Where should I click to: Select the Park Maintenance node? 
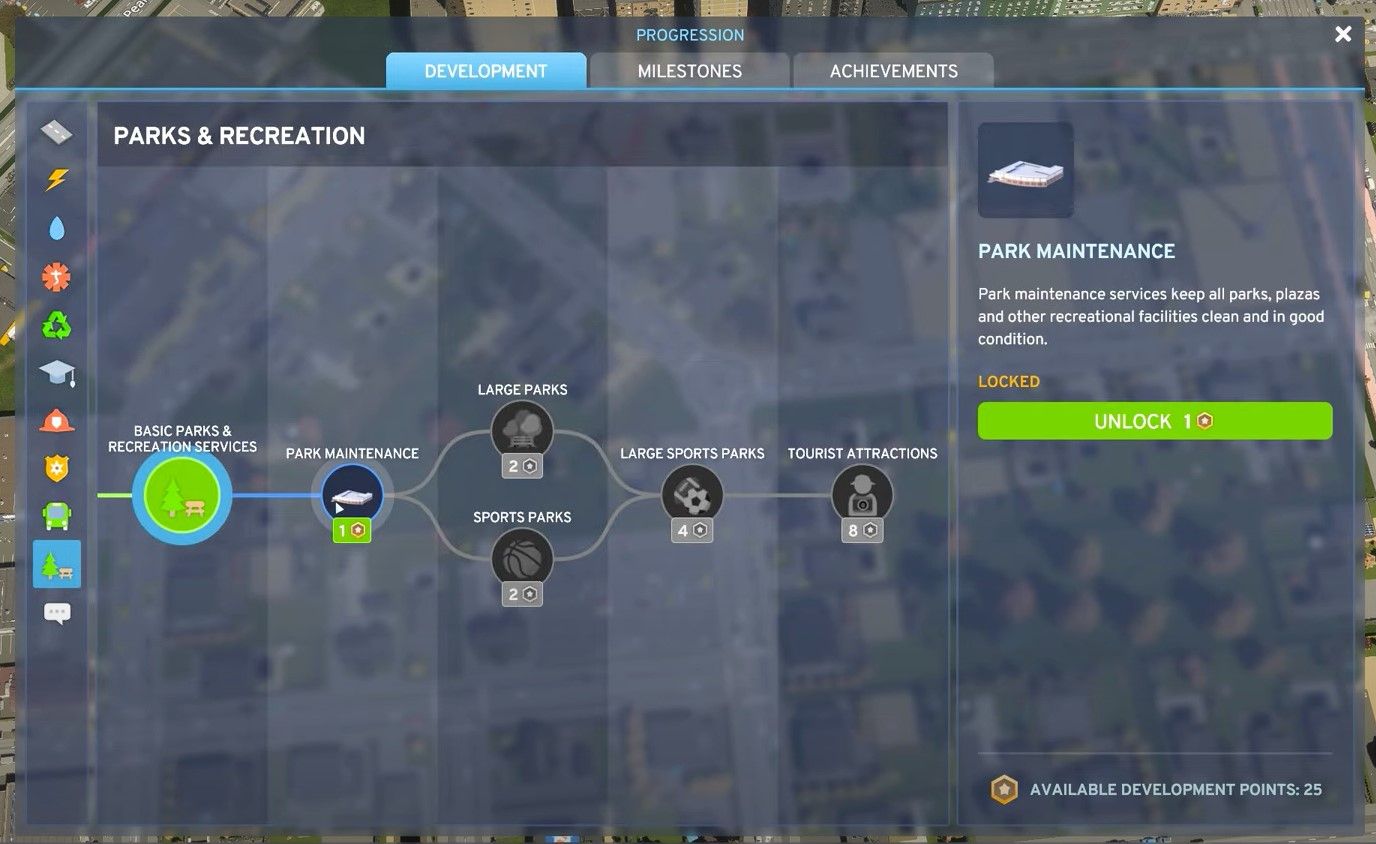point(352,493)
